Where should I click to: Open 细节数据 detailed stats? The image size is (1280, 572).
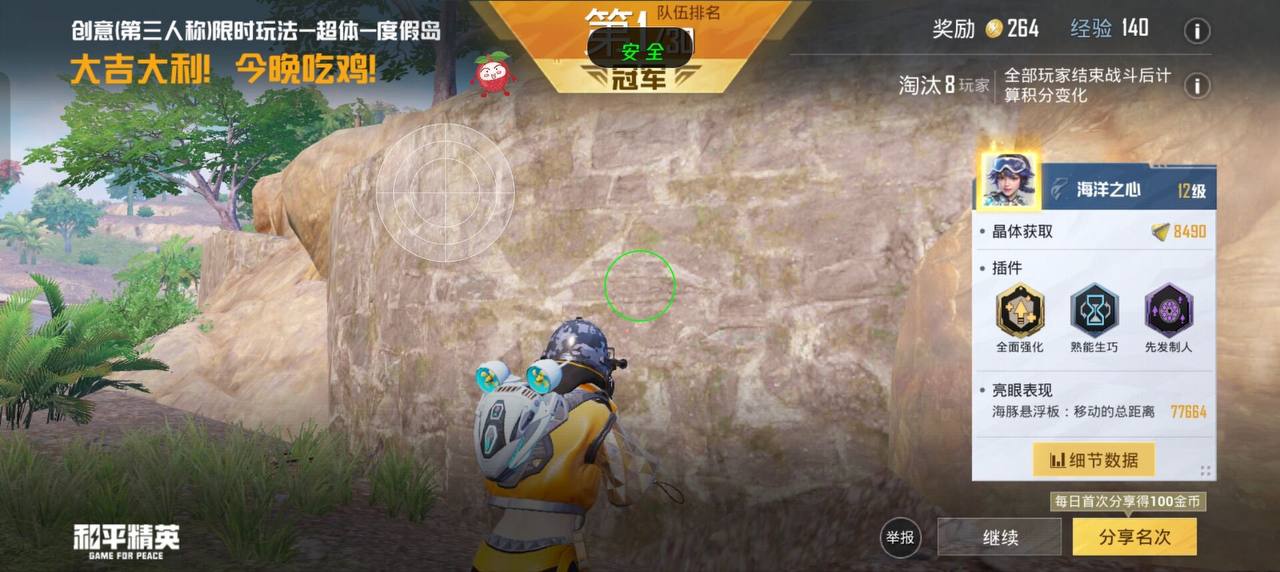click(x=1093, y=460)
